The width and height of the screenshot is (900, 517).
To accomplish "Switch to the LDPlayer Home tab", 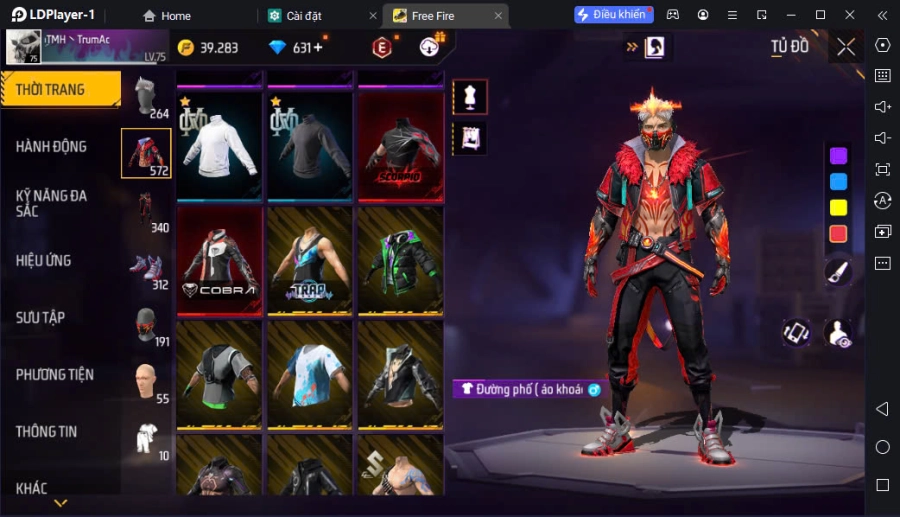I will tap(166, 16).
